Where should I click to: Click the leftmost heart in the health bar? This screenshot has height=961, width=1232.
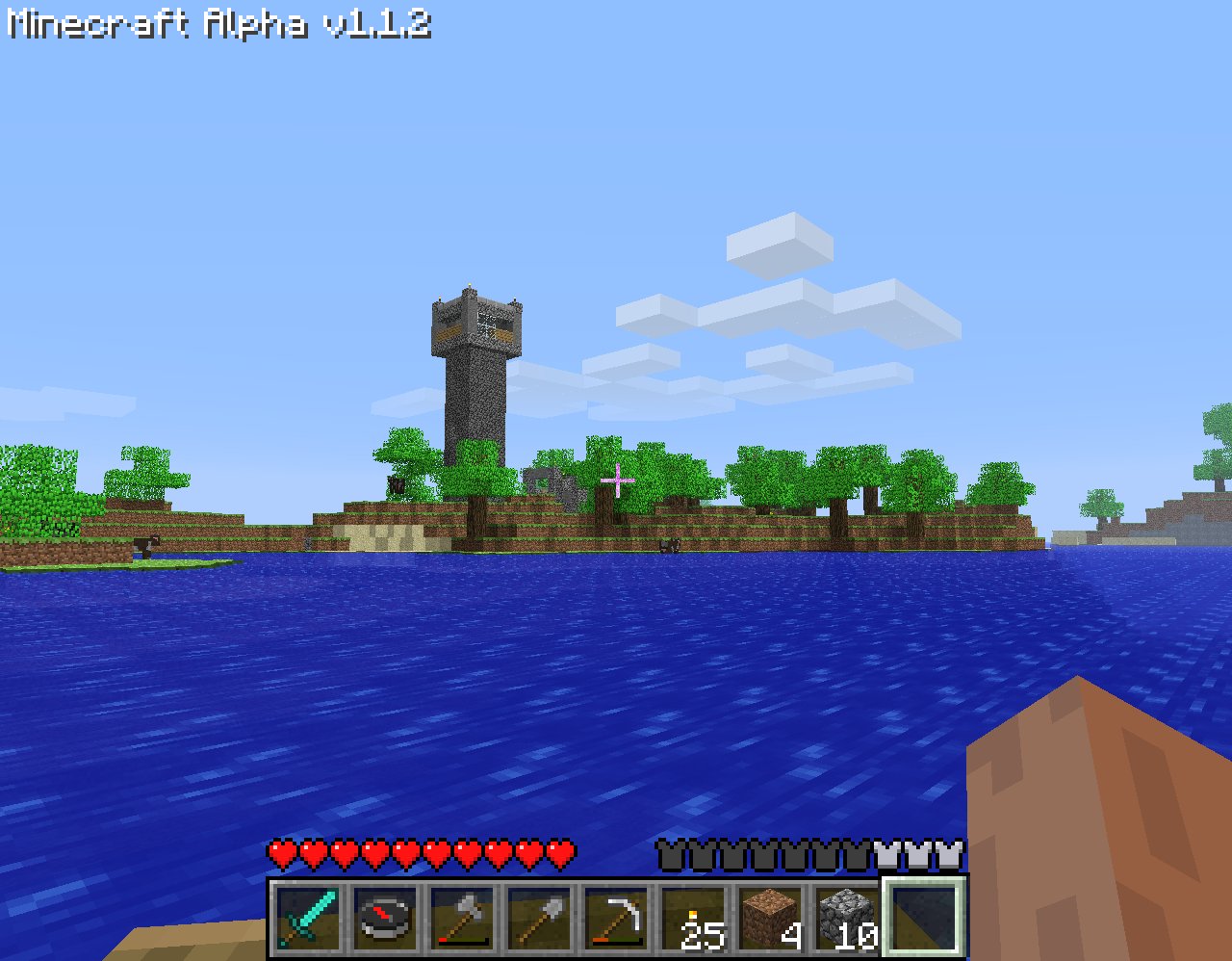(280, 851)
